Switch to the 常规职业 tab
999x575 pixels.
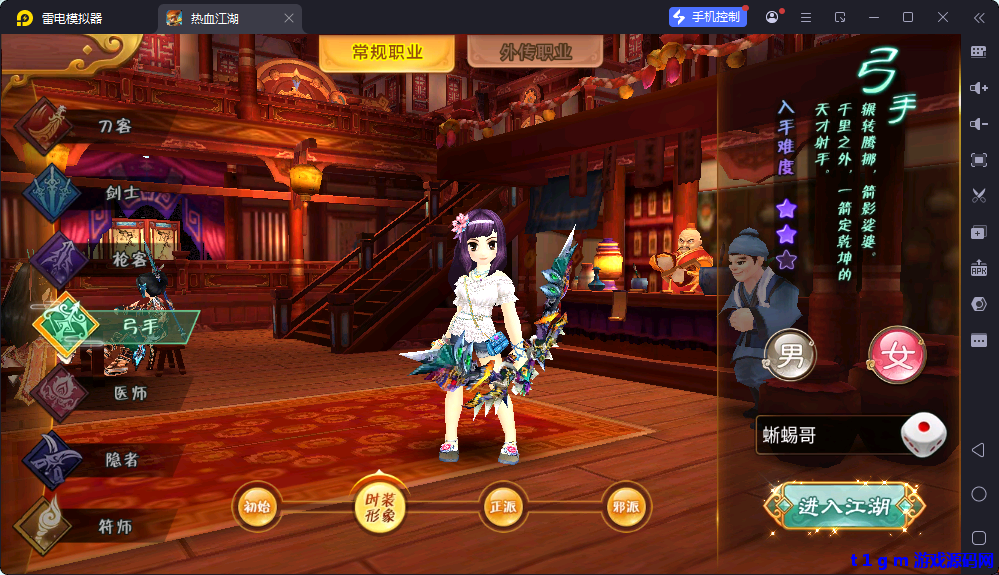coord(387,54)
